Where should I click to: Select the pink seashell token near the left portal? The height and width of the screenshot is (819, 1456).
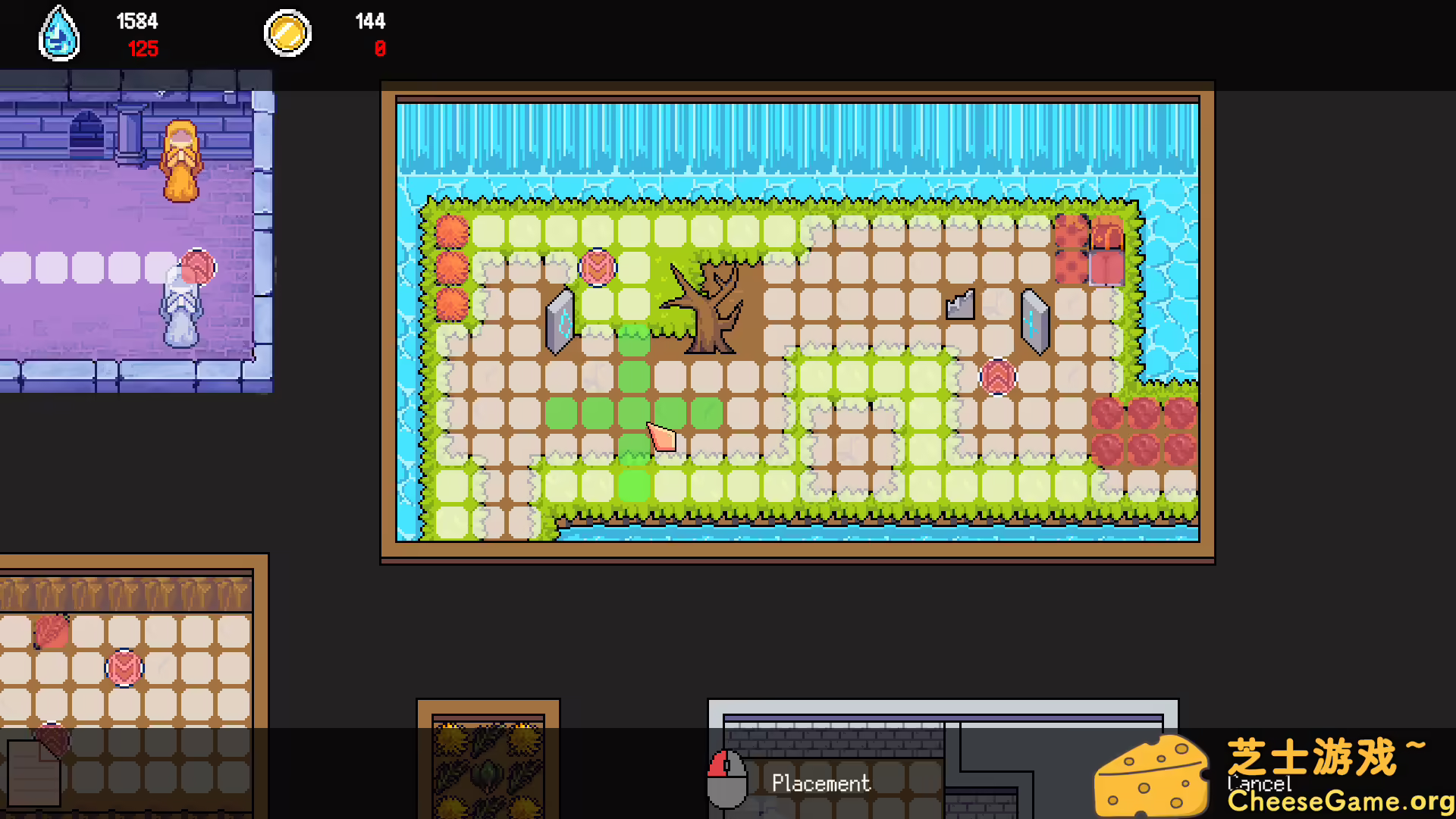tap(598, 267)
